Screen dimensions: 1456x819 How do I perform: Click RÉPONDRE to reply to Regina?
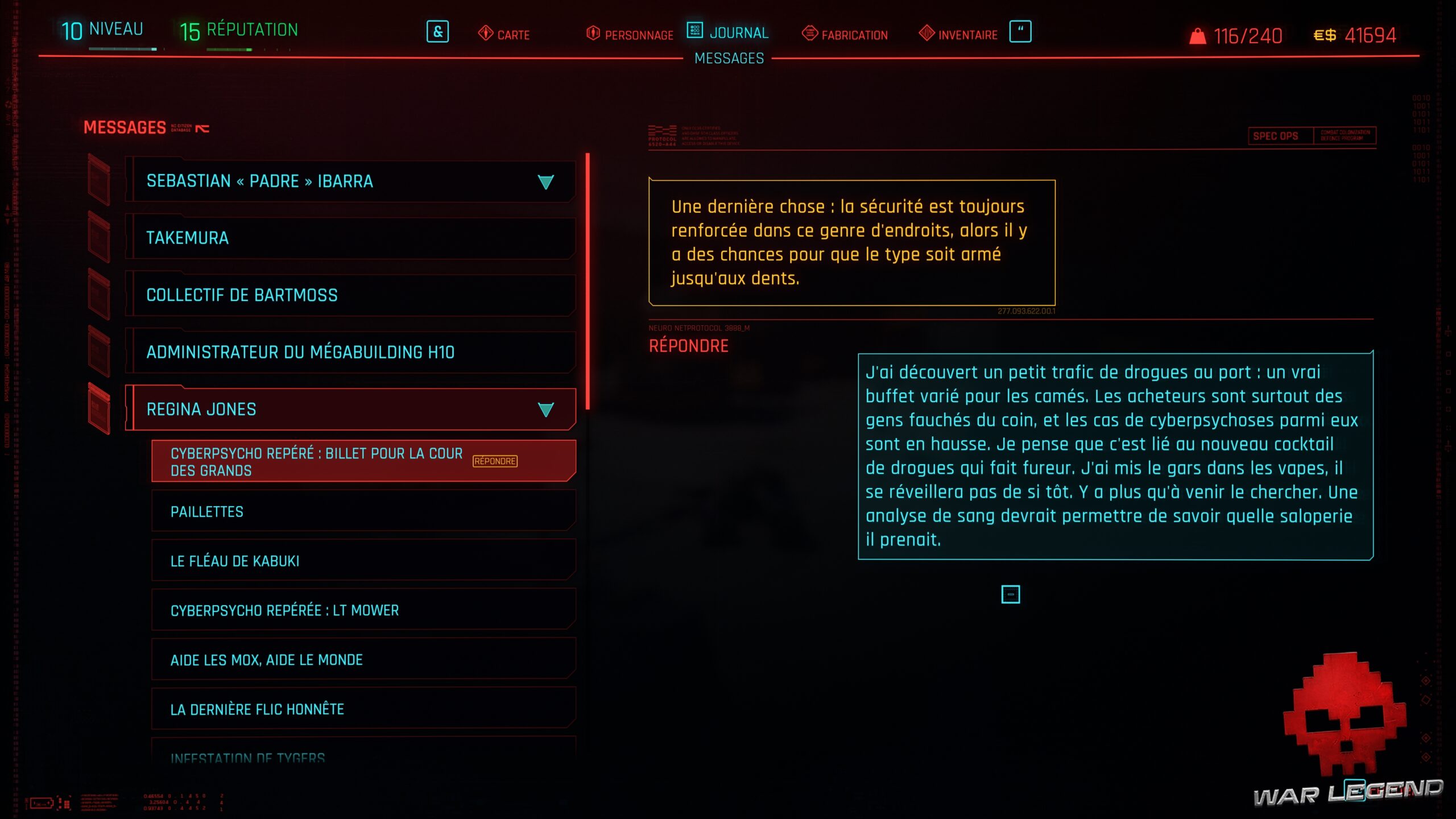pyautogui.click(x=688, y=345)
